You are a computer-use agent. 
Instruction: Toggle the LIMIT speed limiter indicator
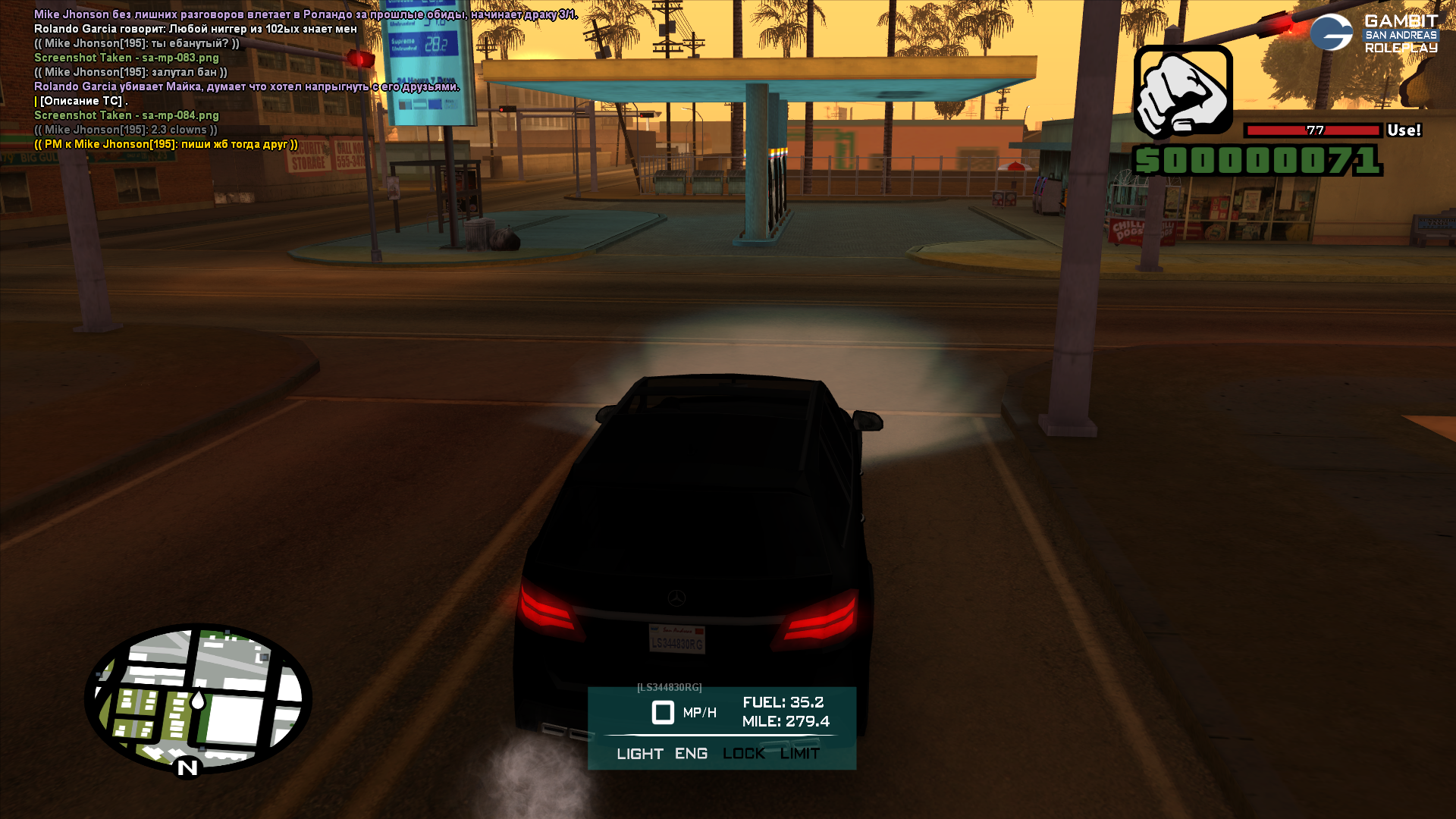tap(799, 754)
